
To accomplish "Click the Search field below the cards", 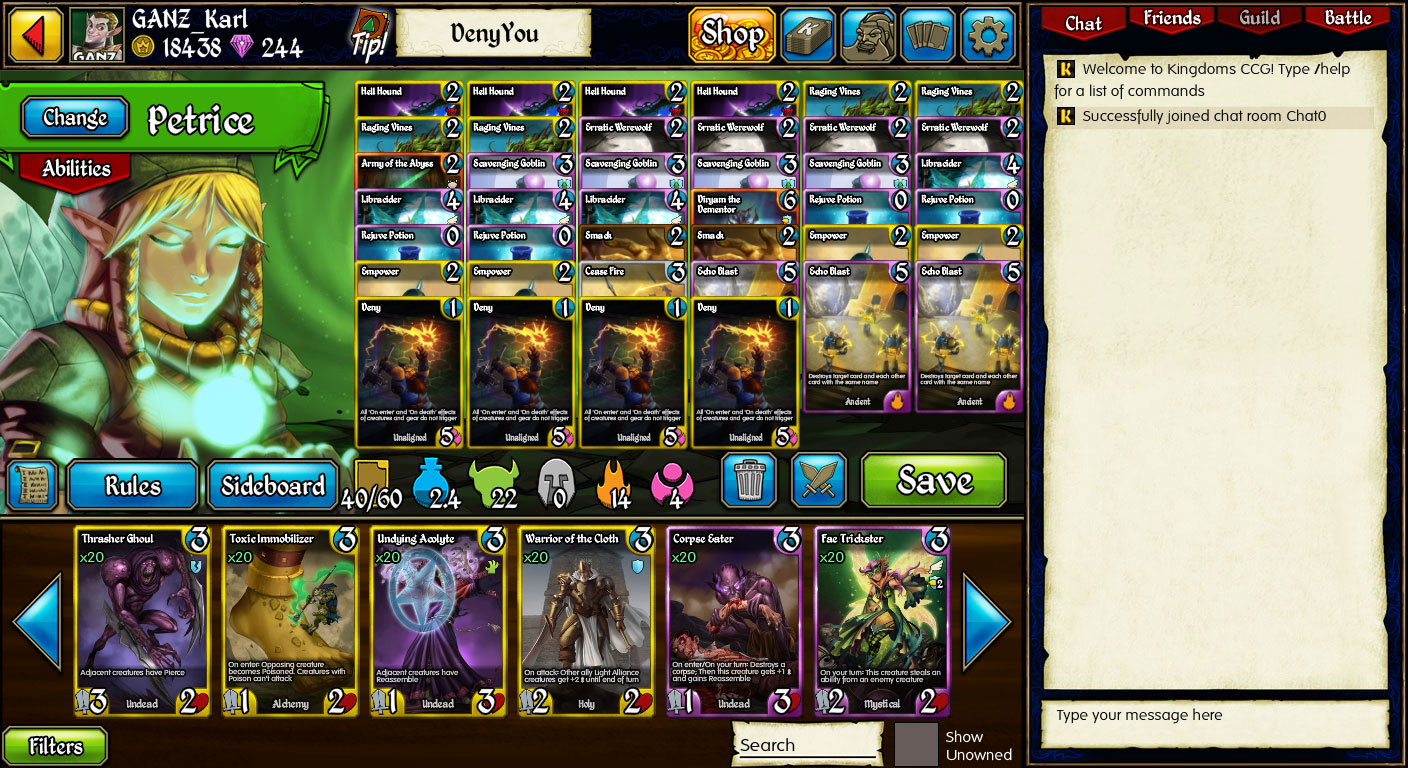I will pos(806,744).
